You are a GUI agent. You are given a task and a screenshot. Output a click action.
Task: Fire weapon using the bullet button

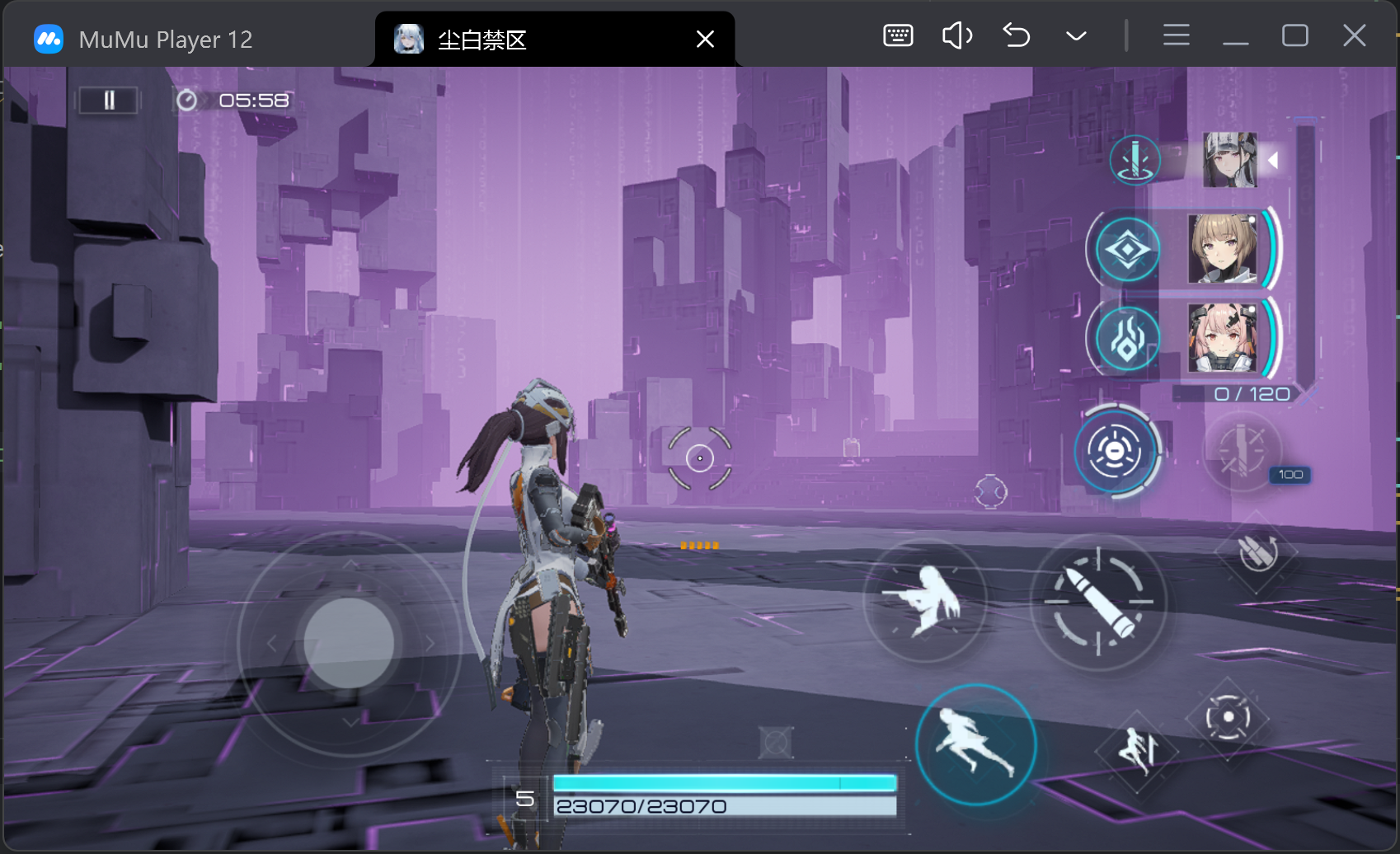pos(1098,603)
